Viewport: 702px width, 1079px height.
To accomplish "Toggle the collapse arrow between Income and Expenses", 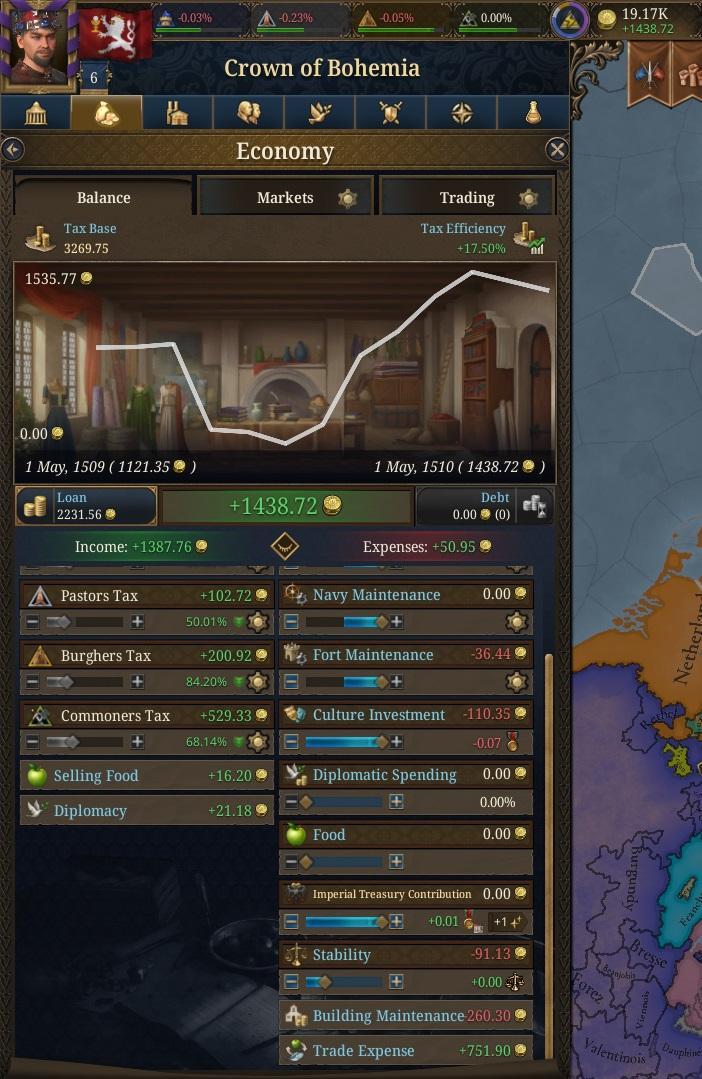I will point(285,546).
